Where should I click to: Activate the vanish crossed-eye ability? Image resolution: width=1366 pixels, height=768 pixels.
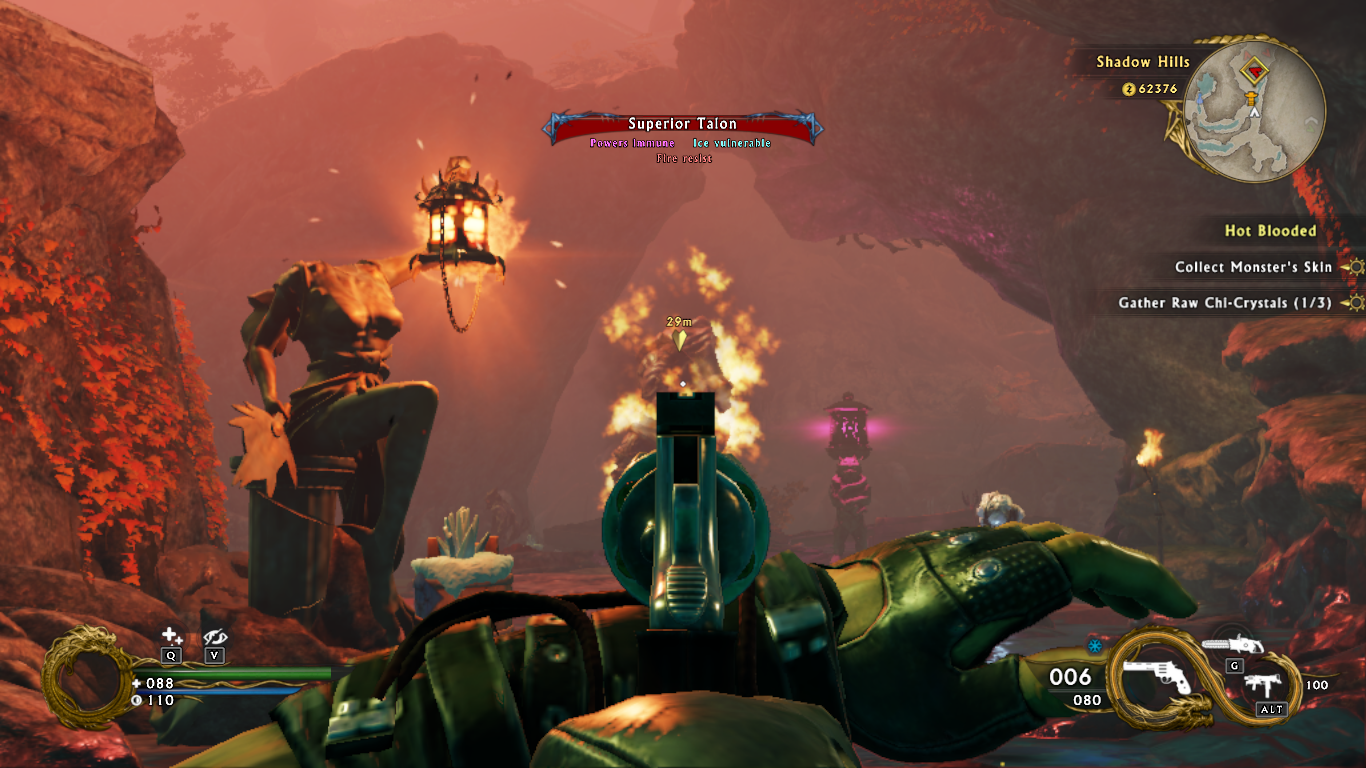pos(215,636)
